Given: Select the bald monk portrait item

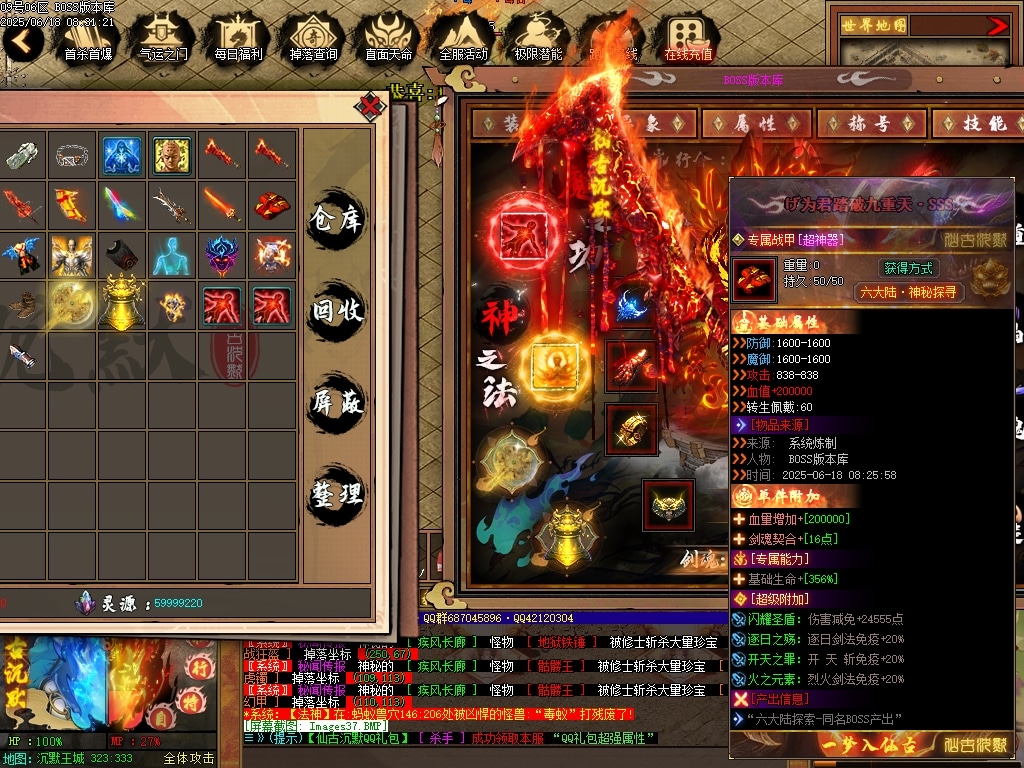Looking at the screenshot, I should pyautogui.click(x=172, y=155).
